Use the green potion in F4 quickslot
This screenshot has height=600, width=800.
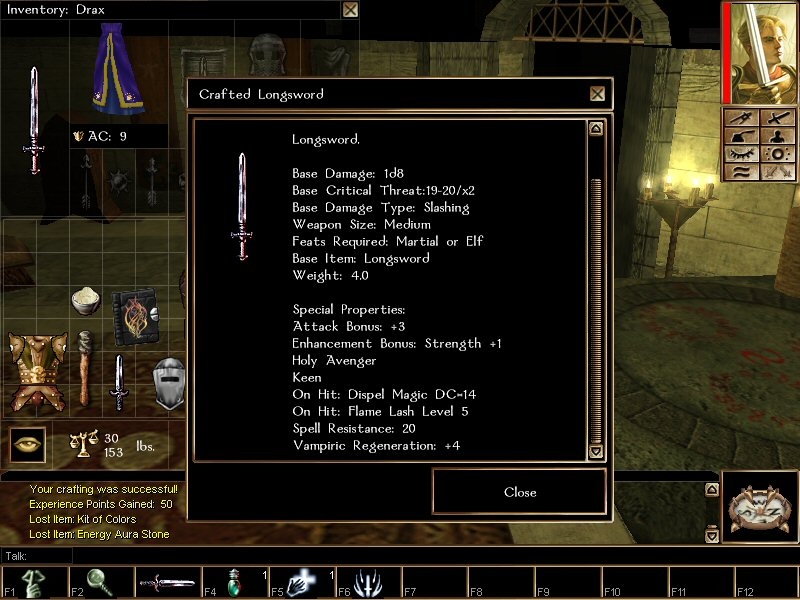tap(235, 583)
